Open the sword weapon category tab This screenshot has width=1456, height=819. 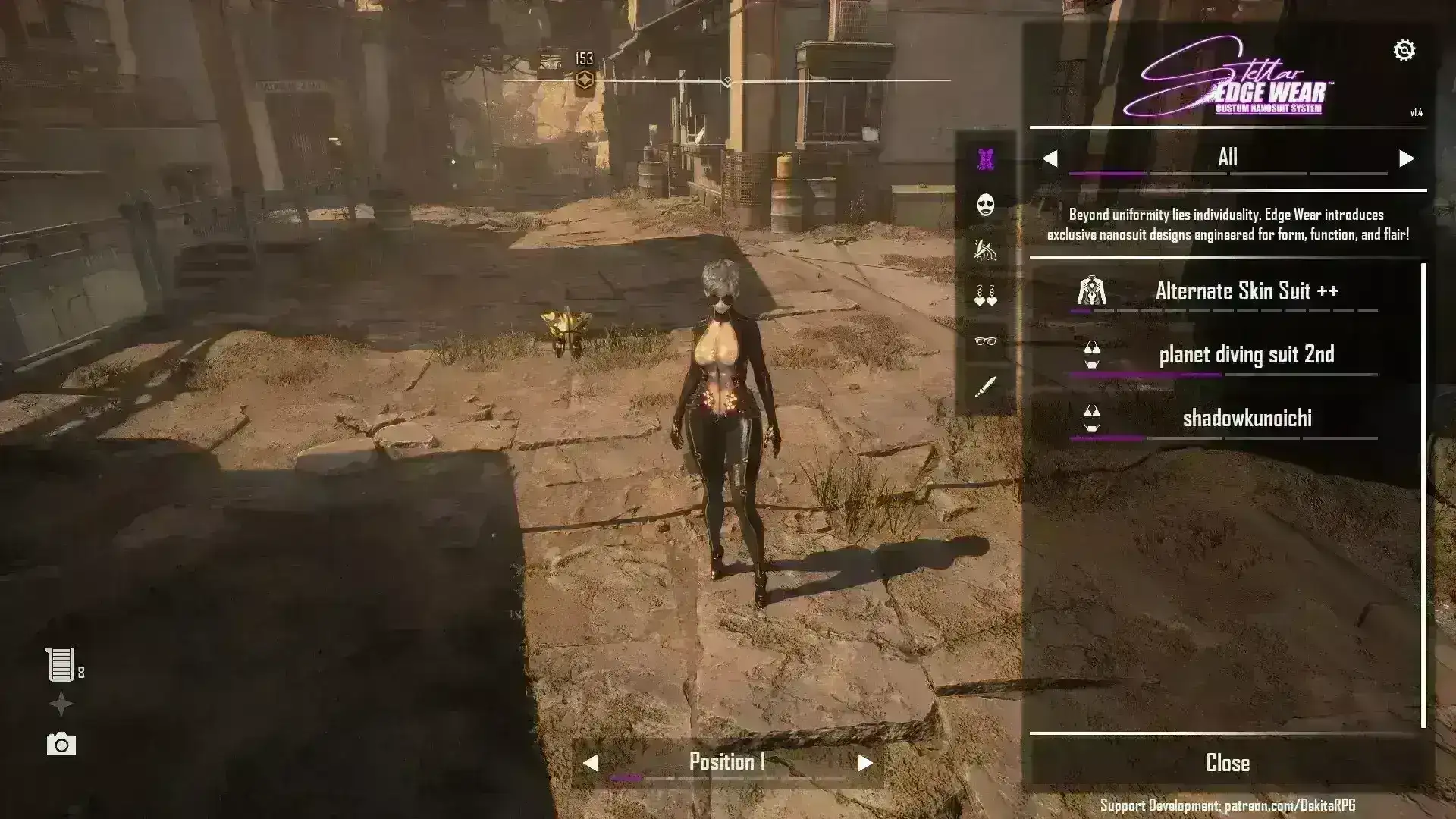click(985, 388)
